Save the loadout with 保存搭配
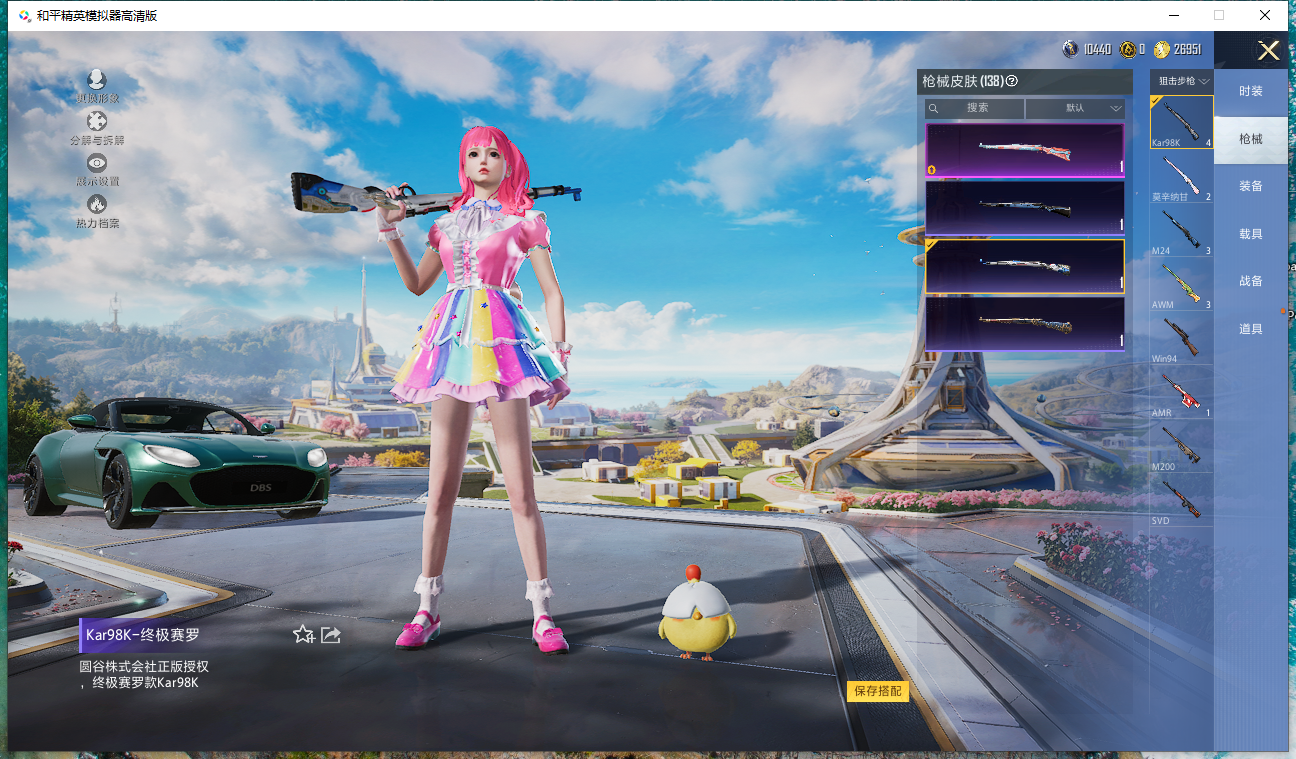Image resolution: width=1296 pixels, height=759 pixels. 878,691
